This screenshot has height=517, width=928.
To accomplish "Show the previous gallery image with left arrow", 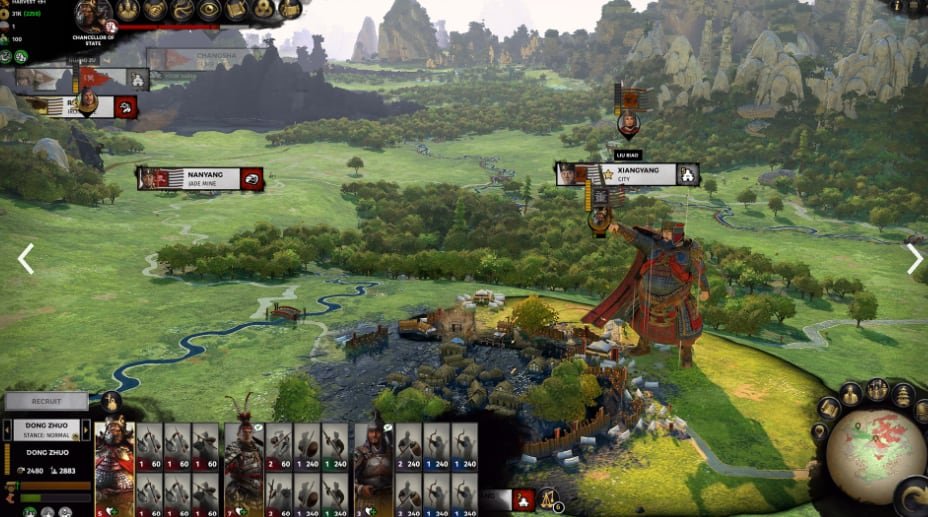I will 25,259.
